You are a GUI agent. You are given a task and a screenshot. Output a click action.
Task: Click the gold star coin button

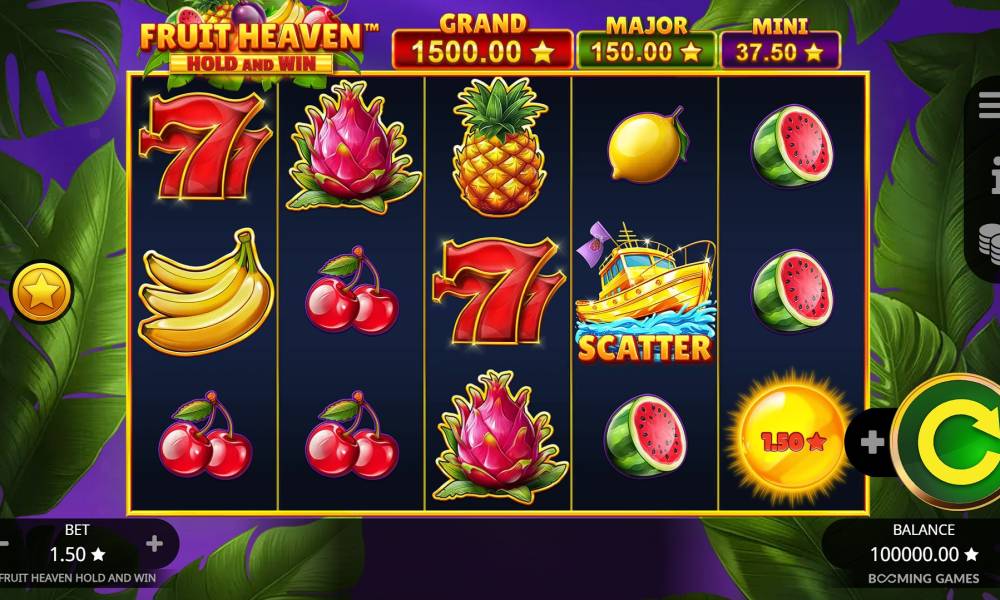coord(43,293)
